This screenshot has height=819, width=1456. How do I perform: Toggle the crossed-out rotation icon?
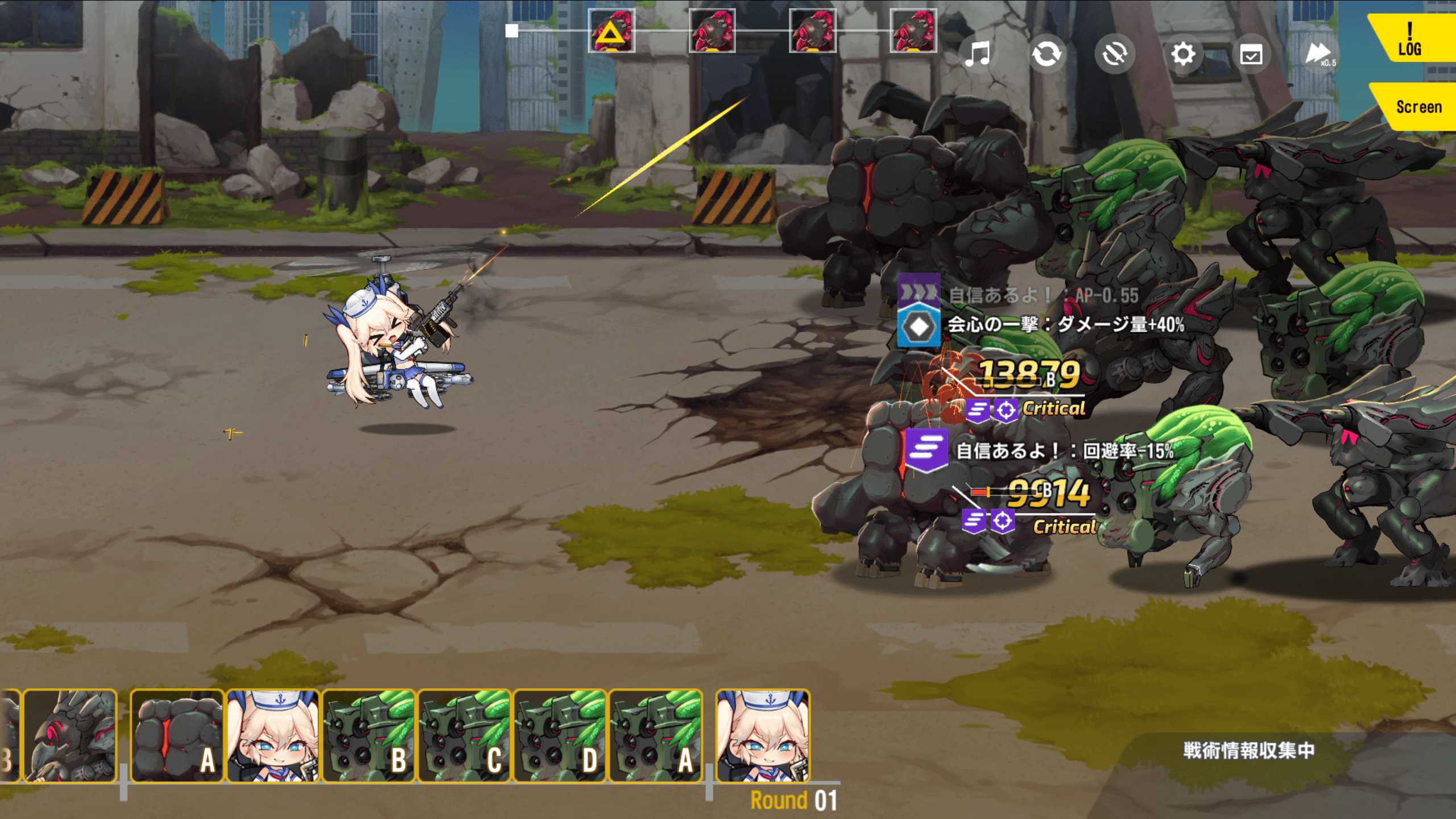click(x=1114, y=55)
